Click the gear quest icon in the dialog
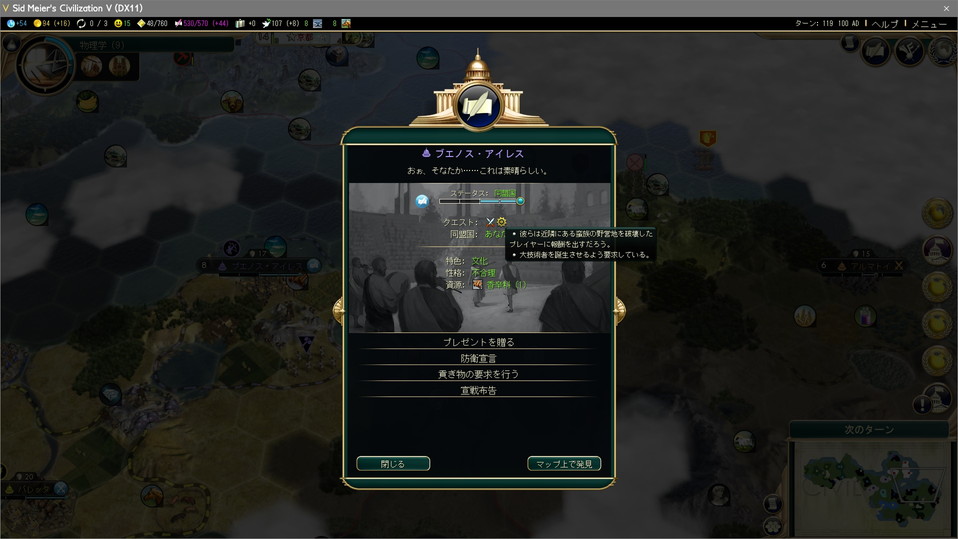The height and width of the screenshot is (539, 958). pyautogui.click(x=502, y=221)
